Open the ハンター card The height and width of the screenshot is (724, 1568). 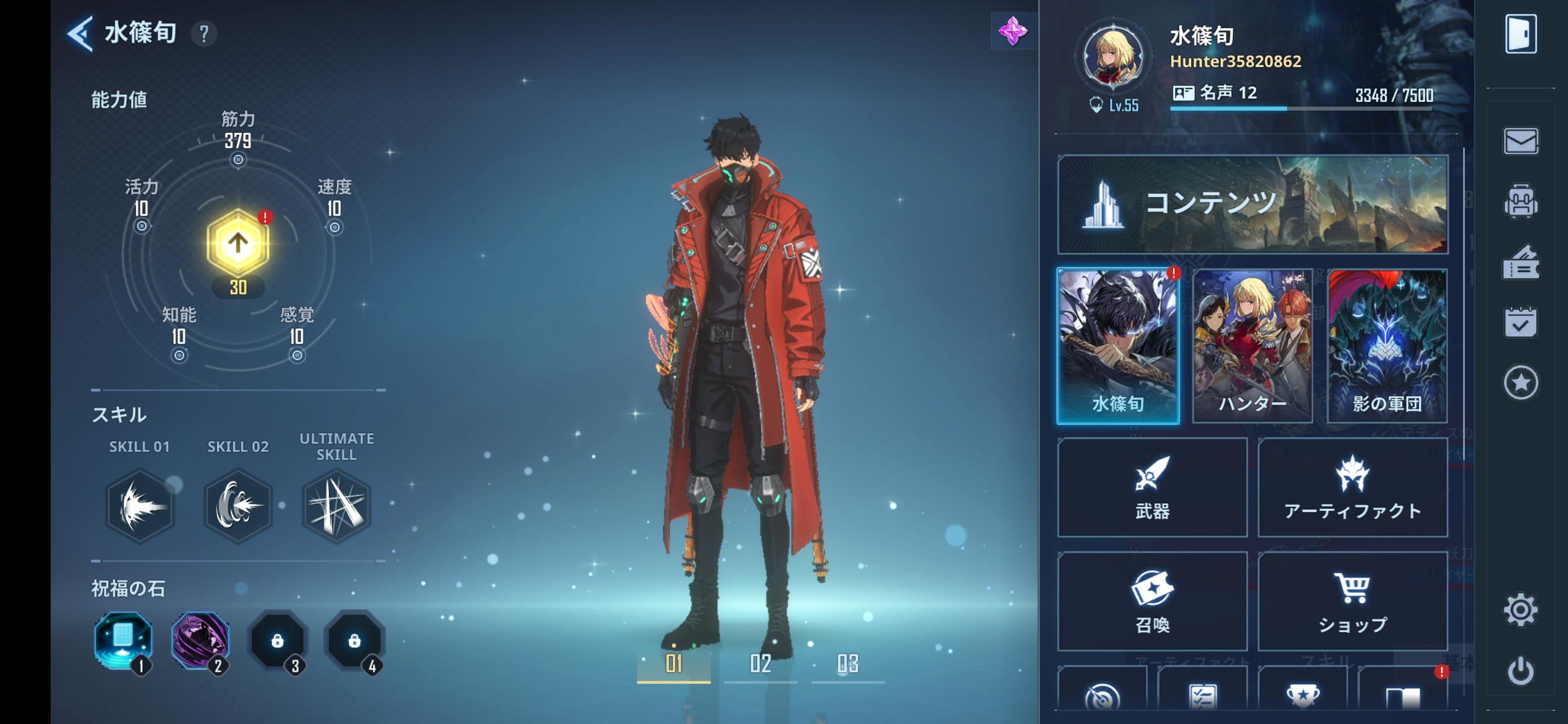pos(1252,346)
